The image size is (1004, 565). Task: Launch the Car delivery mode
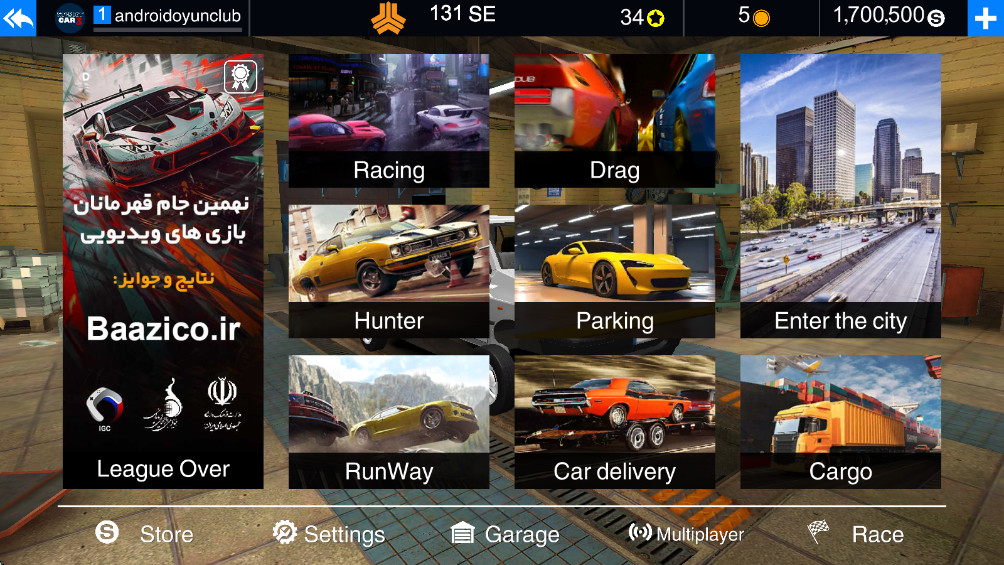tap(614, 422)
